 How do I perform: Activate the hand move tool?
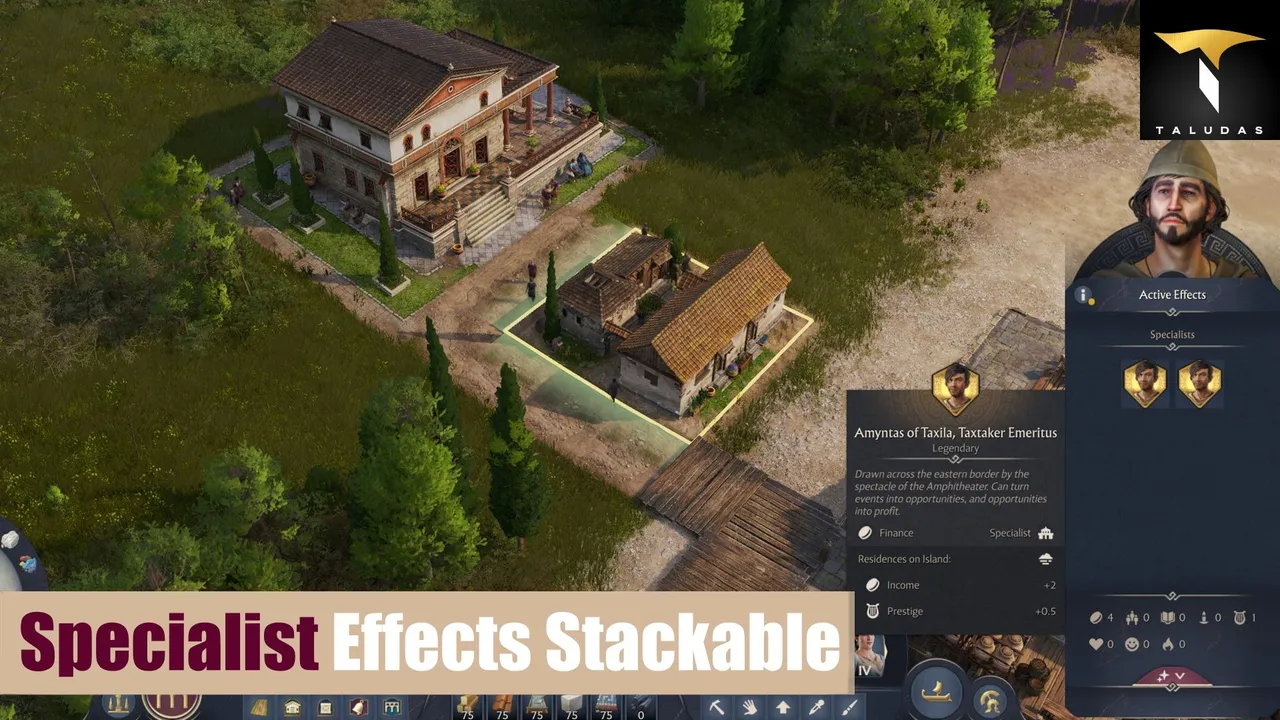[750, 708]
